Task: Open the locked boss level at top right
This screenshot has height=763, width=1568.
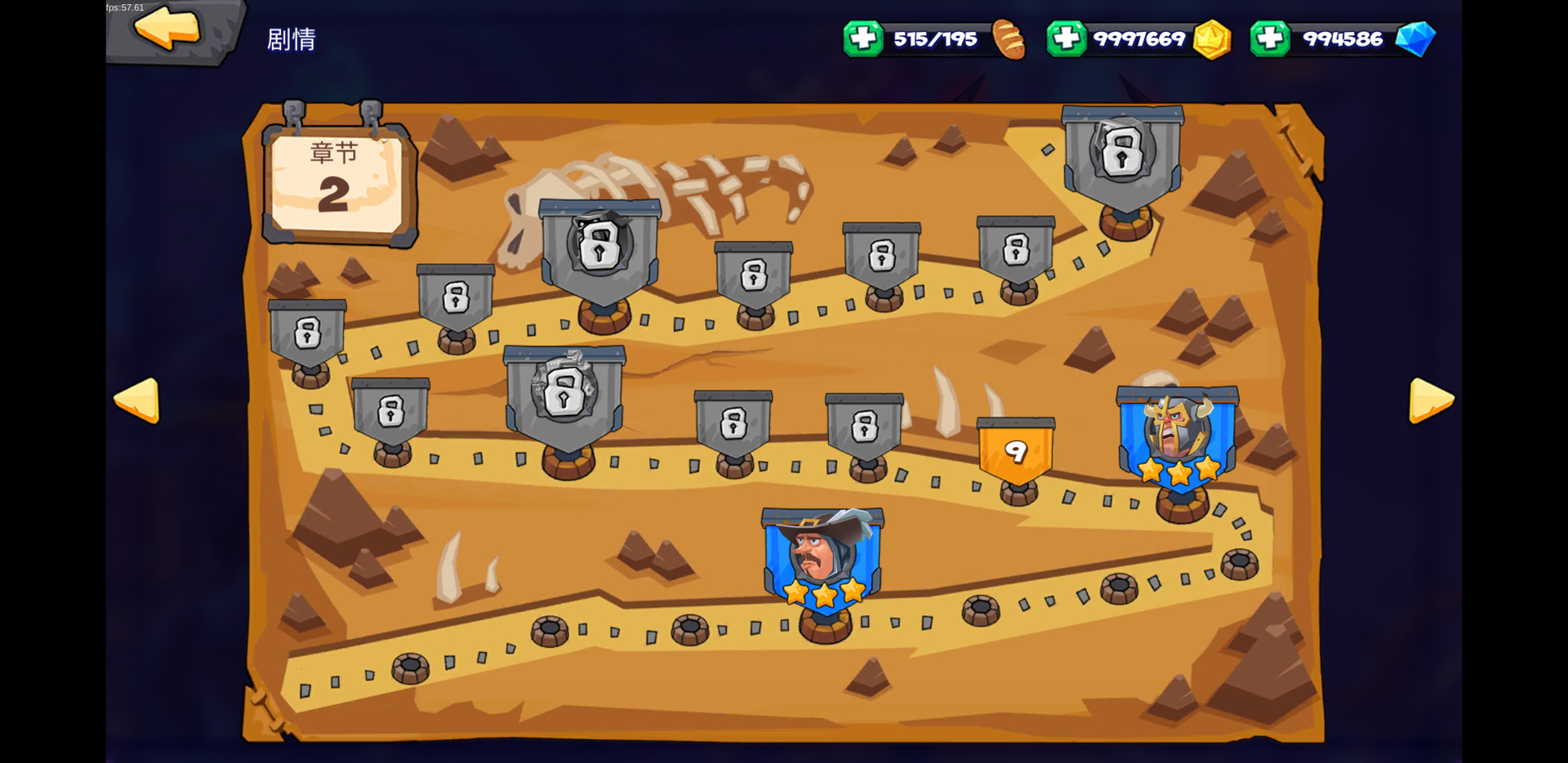Action: [1123, 155]
